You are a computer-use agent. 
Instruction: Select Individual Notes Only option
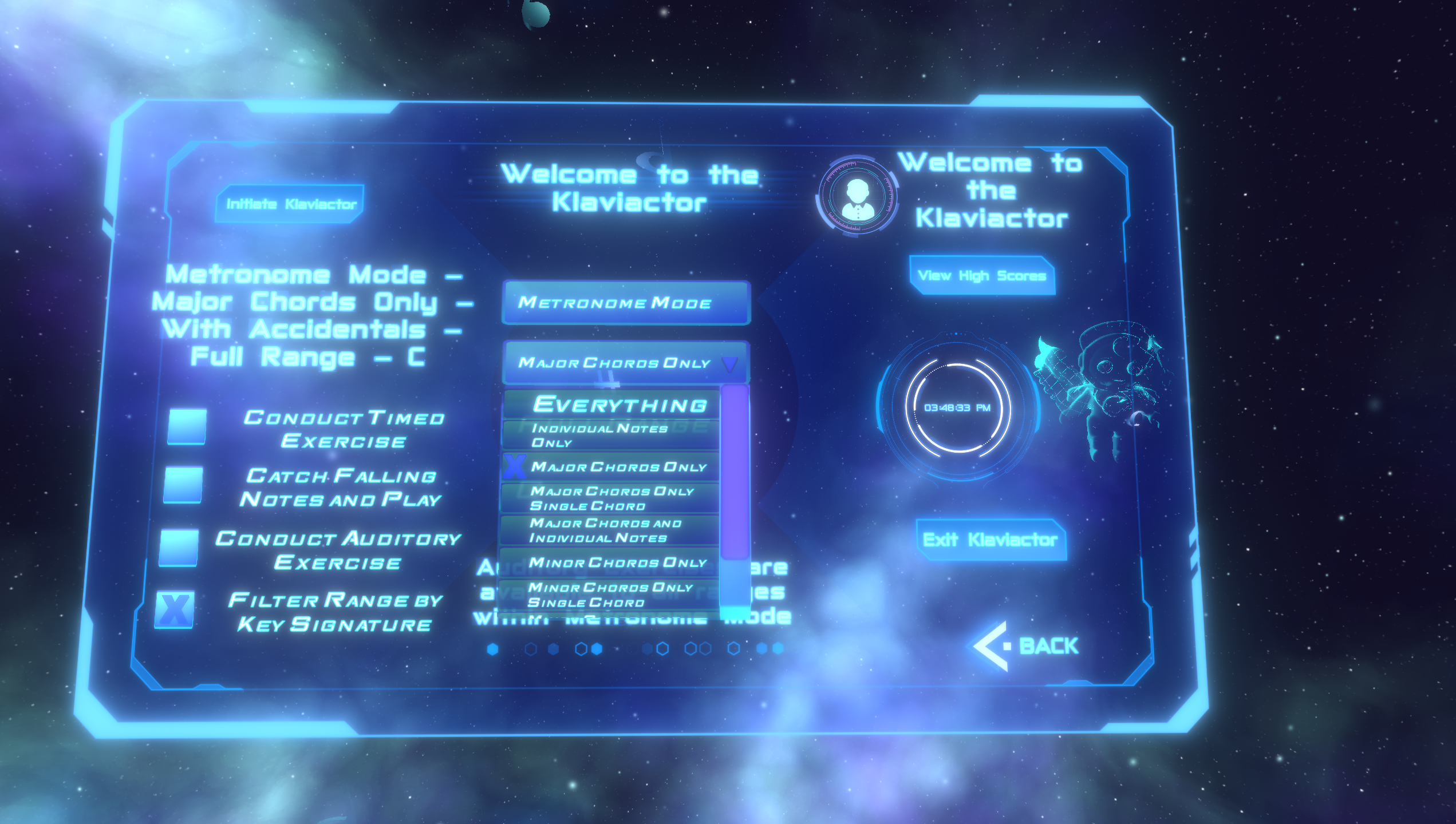(600, 436)
